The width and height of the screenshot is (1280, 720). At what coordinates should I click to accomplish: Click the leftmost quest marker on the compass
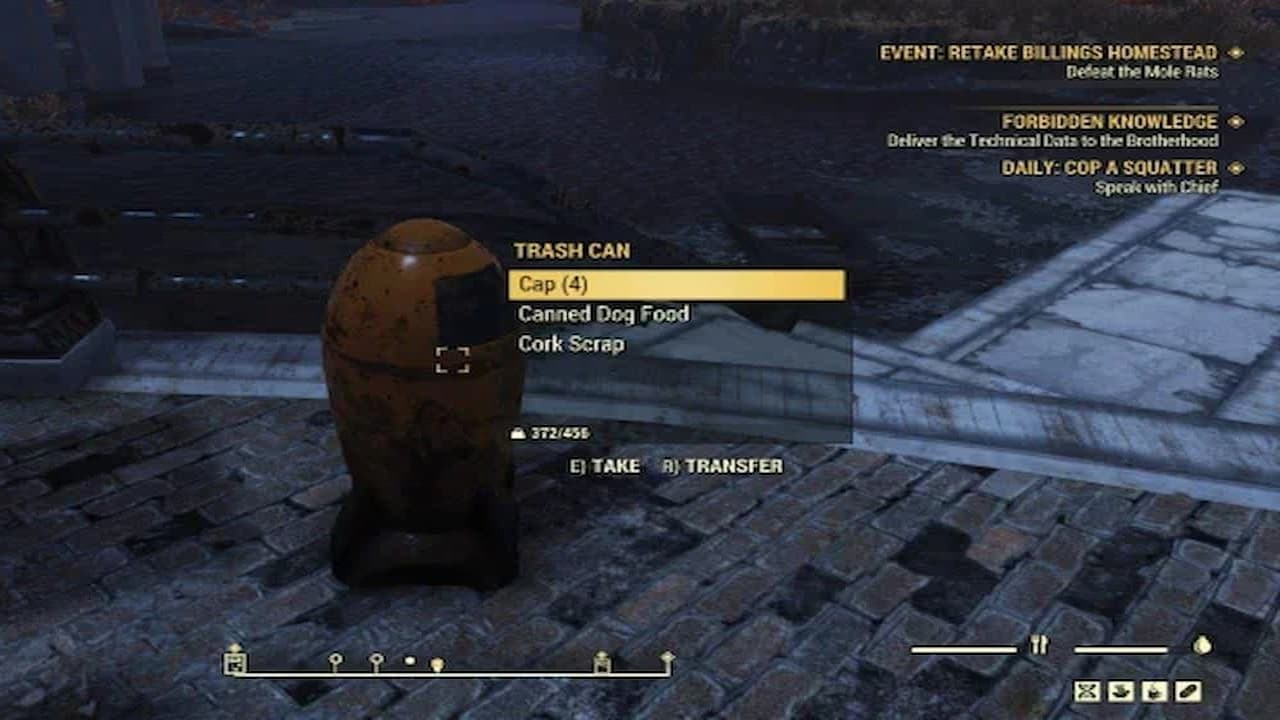click(x=236, y=663)
